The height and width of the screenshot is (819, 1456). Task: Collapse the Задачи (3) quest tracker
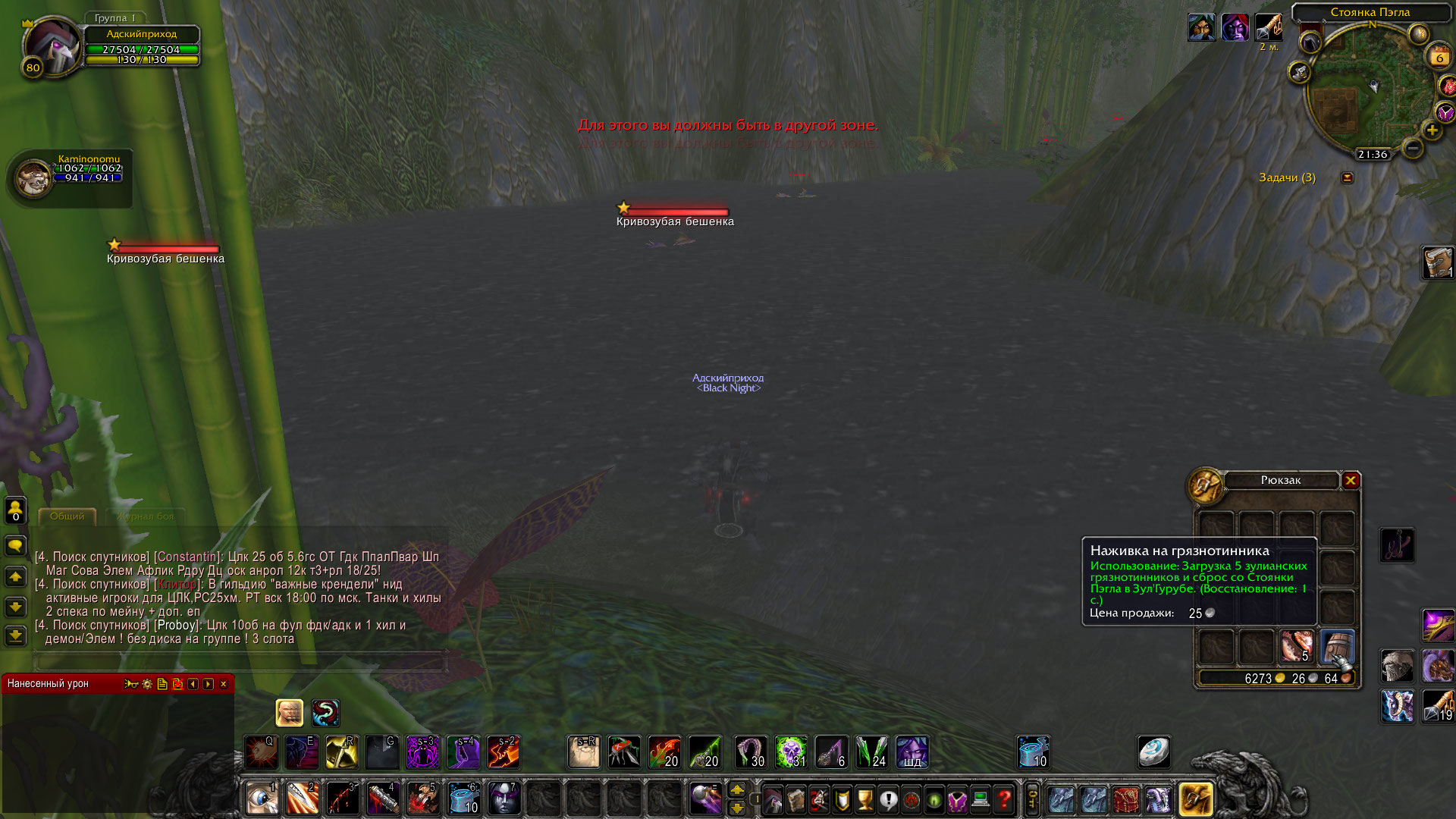pos(1347,177)
